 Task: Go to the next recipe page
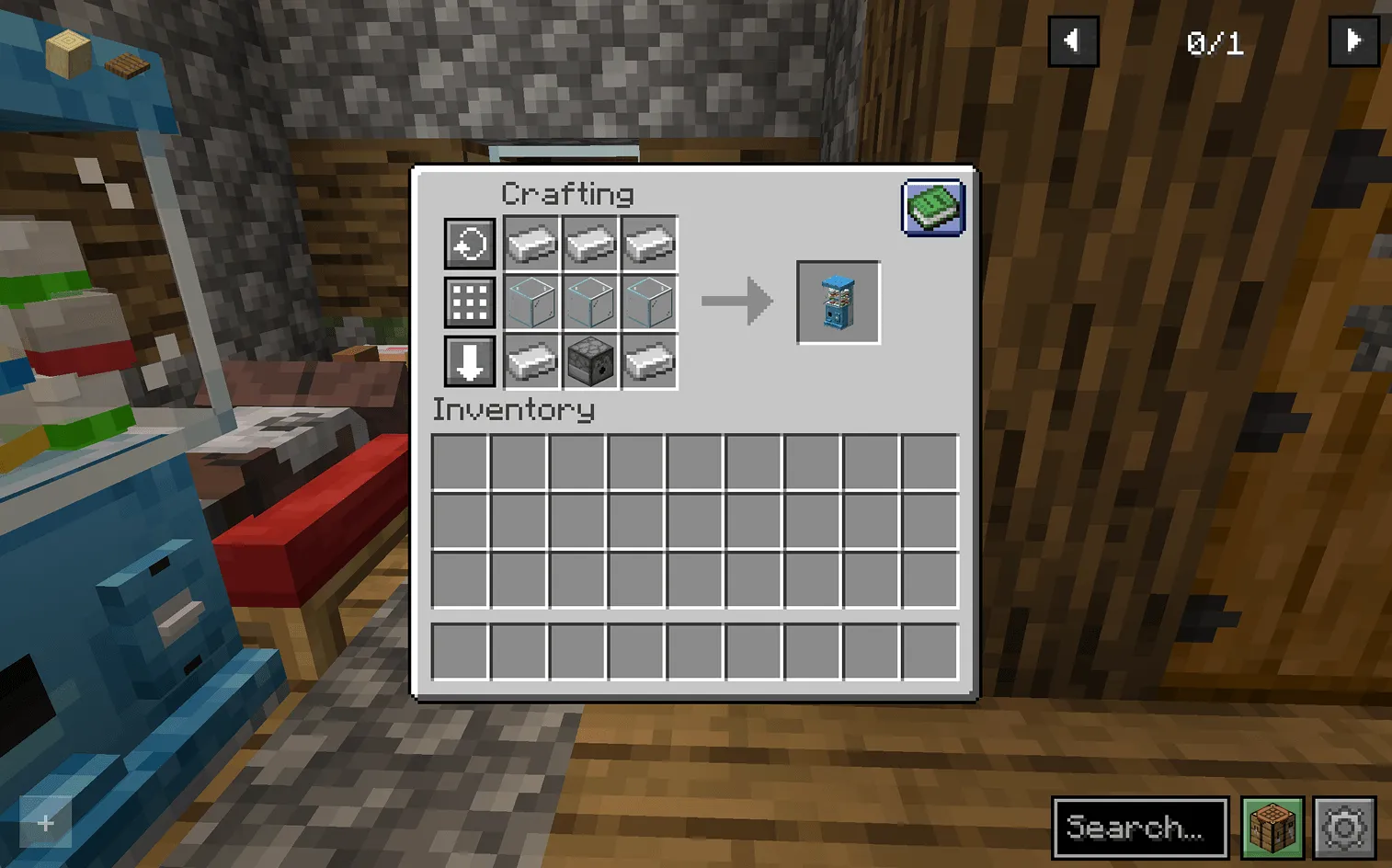point(1352,40)
